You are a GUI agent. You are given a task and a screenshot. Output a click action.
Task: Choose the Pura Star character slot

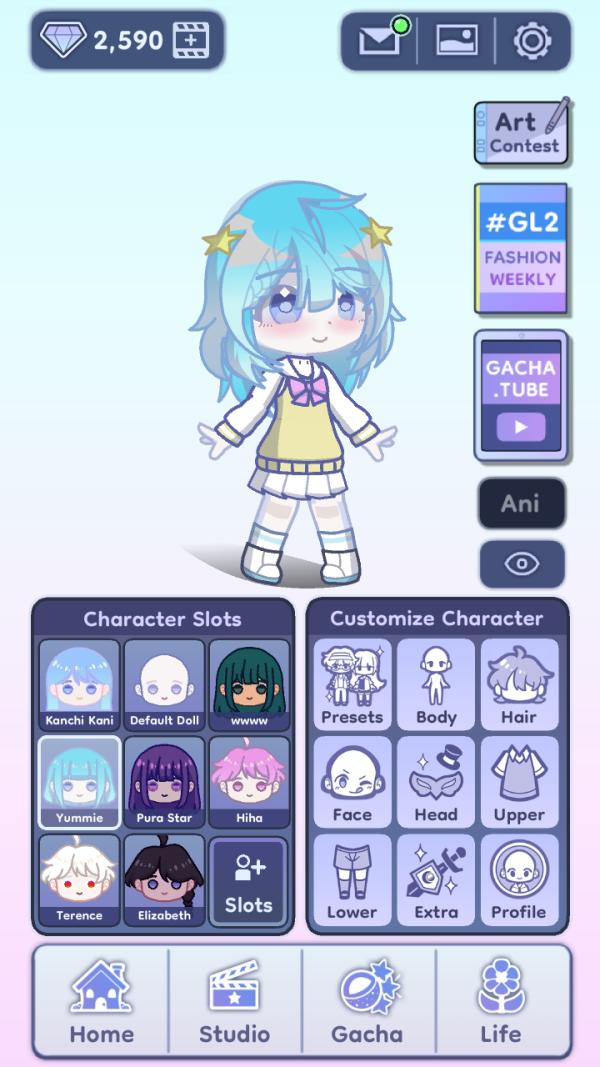point(165,783)
